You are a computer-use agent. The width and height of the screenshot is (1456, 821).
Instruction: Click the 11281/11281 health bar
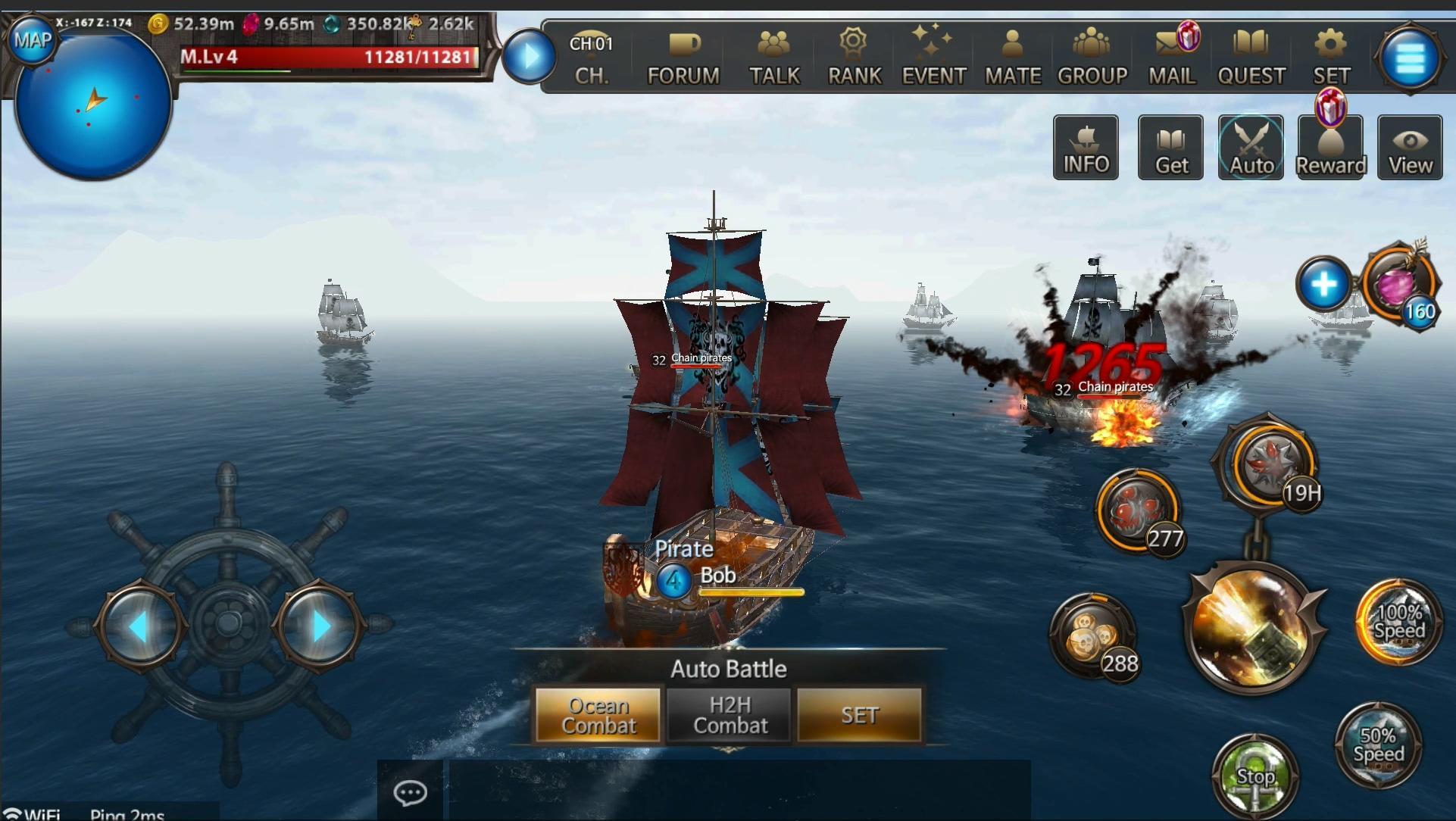333,57
